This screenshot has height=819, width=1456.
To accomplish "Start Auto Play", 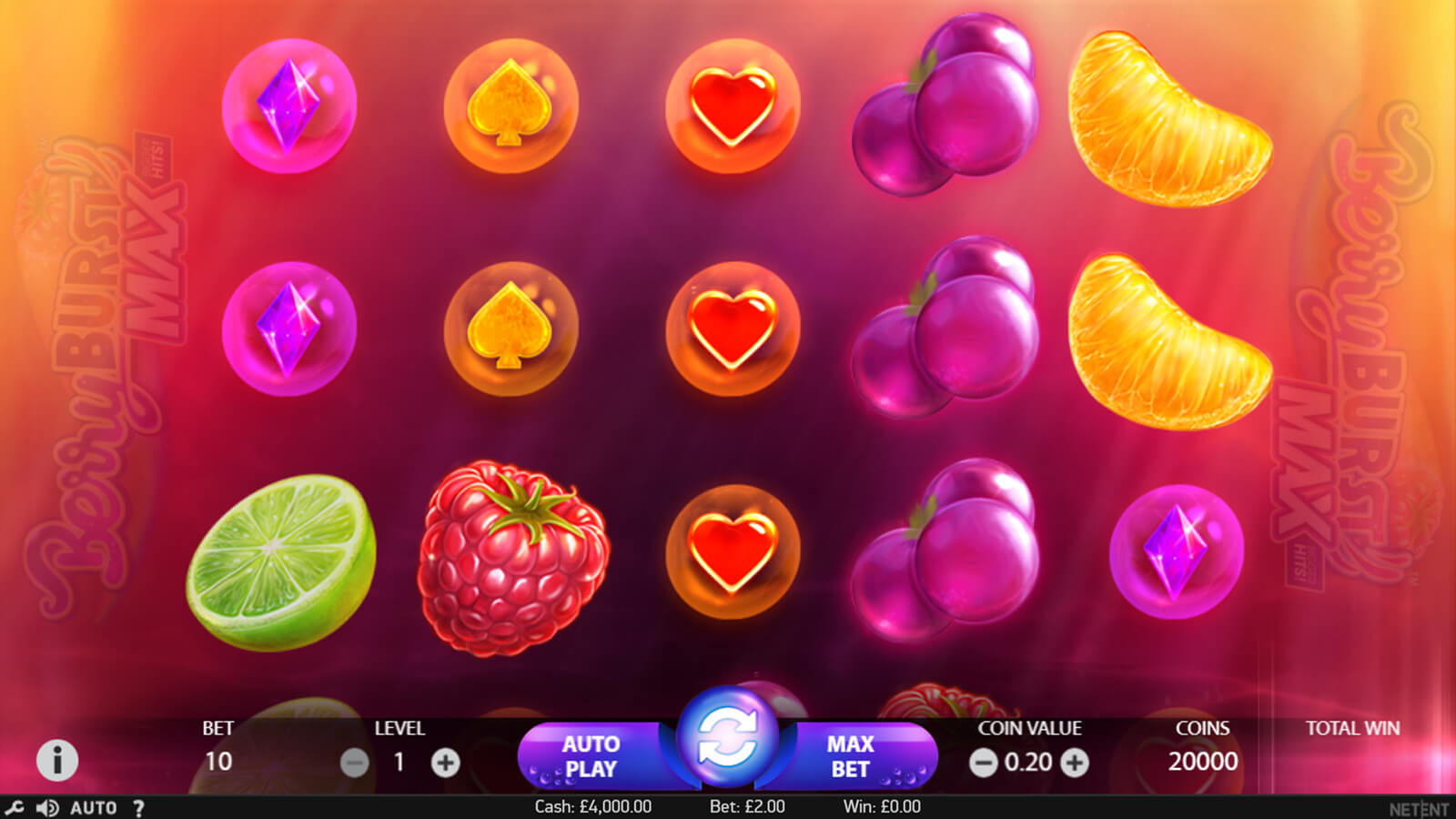I will point(591,756).
